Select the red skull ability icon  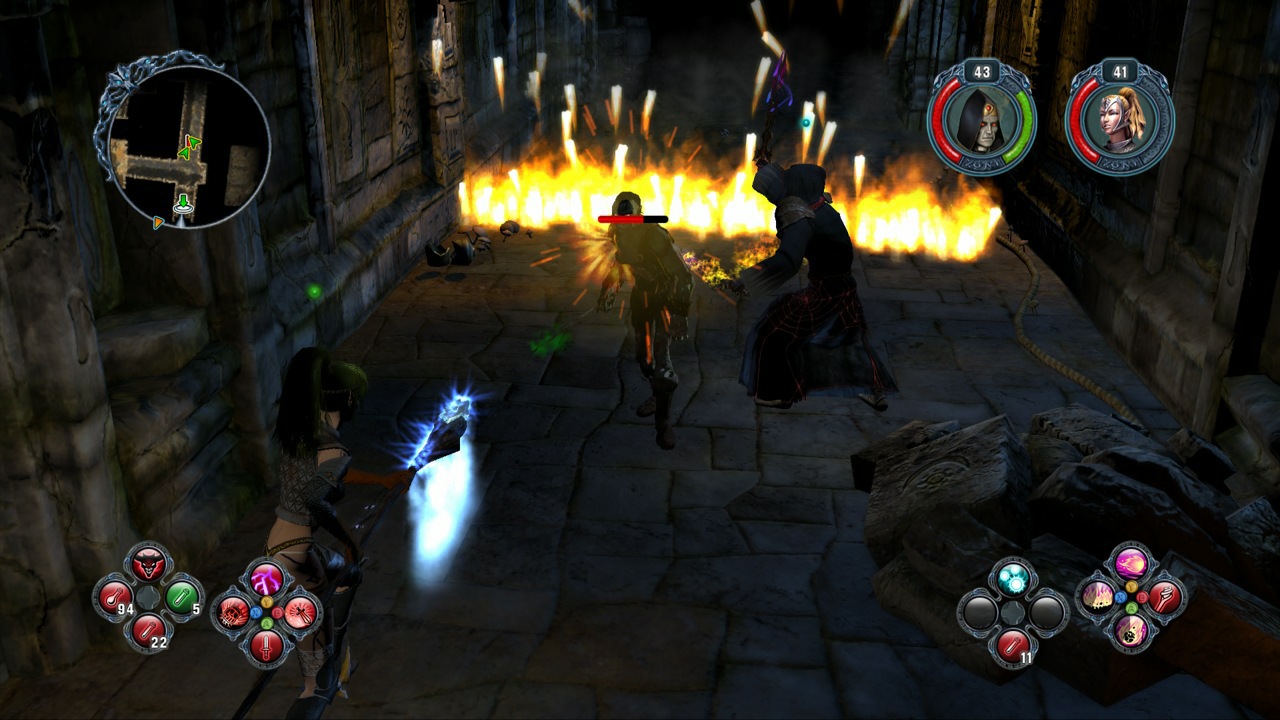click(x=231, y=613)
